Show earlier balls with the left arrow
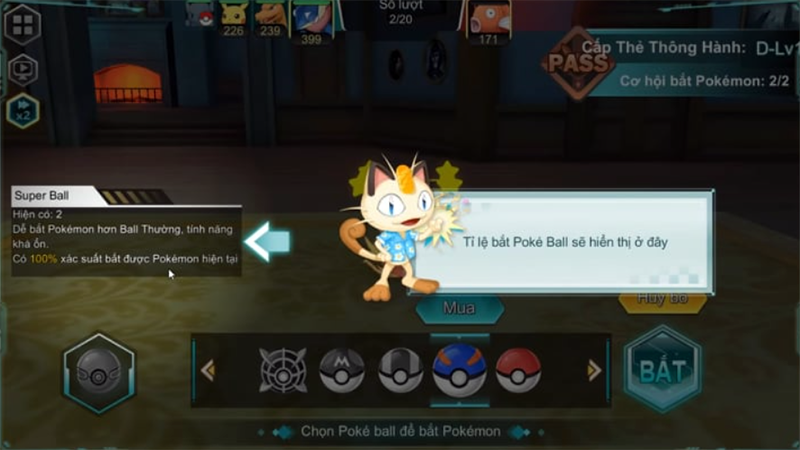 click(x=208, y=371)
